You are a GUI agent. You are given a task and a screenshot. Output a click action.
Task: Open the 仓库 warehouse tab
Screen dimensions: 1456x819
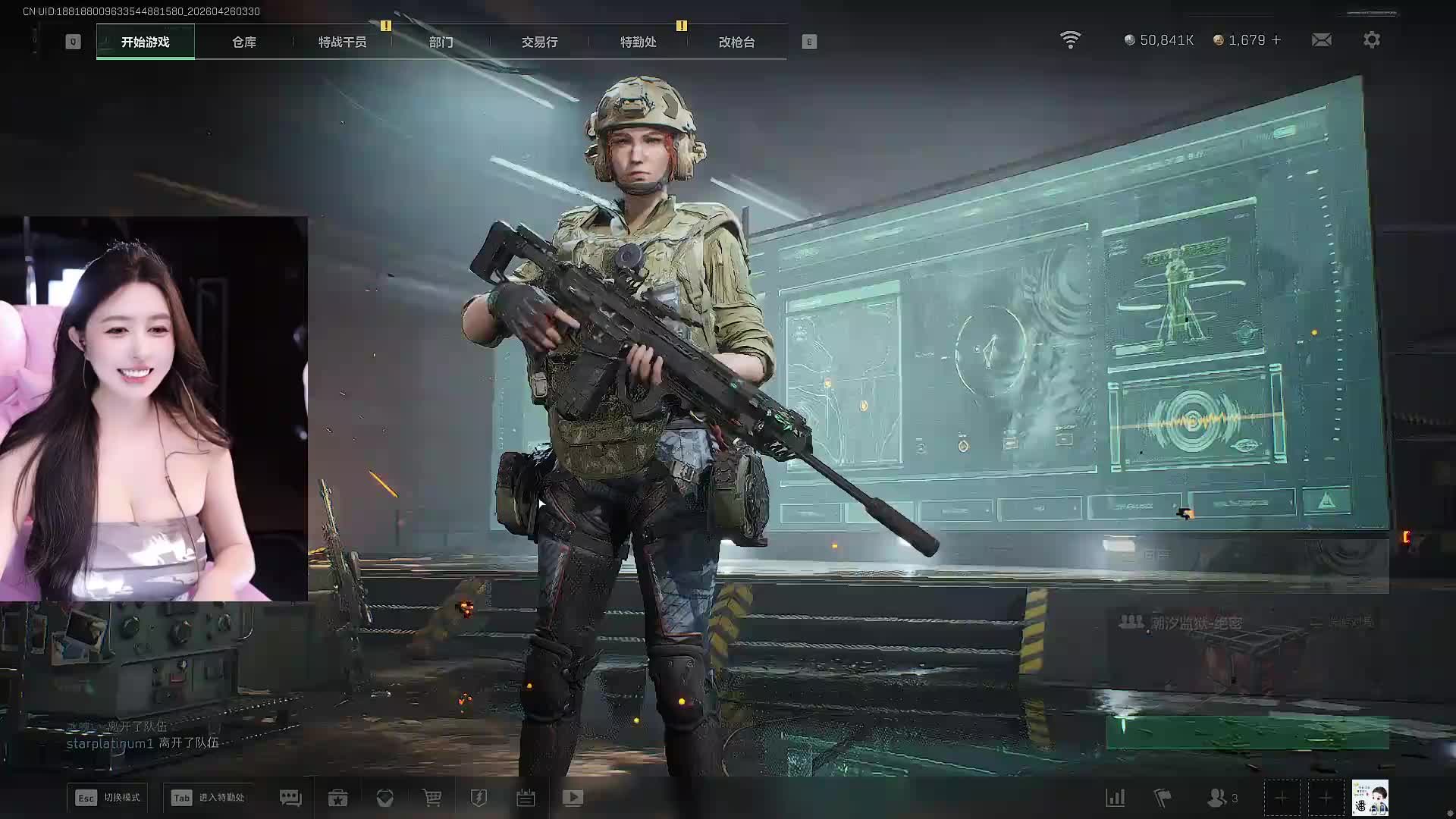tap(243, 42)
